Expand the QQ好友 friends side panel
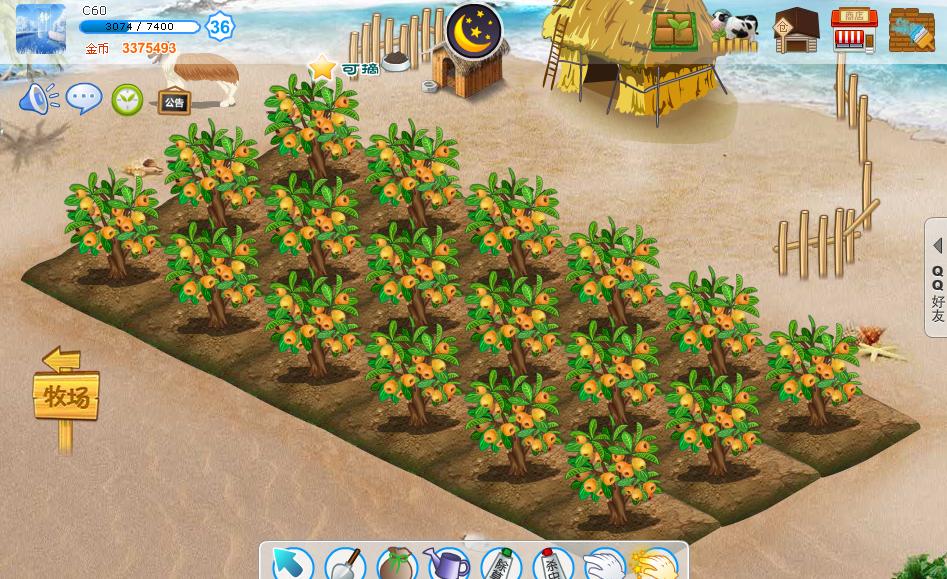 point(936,278)
